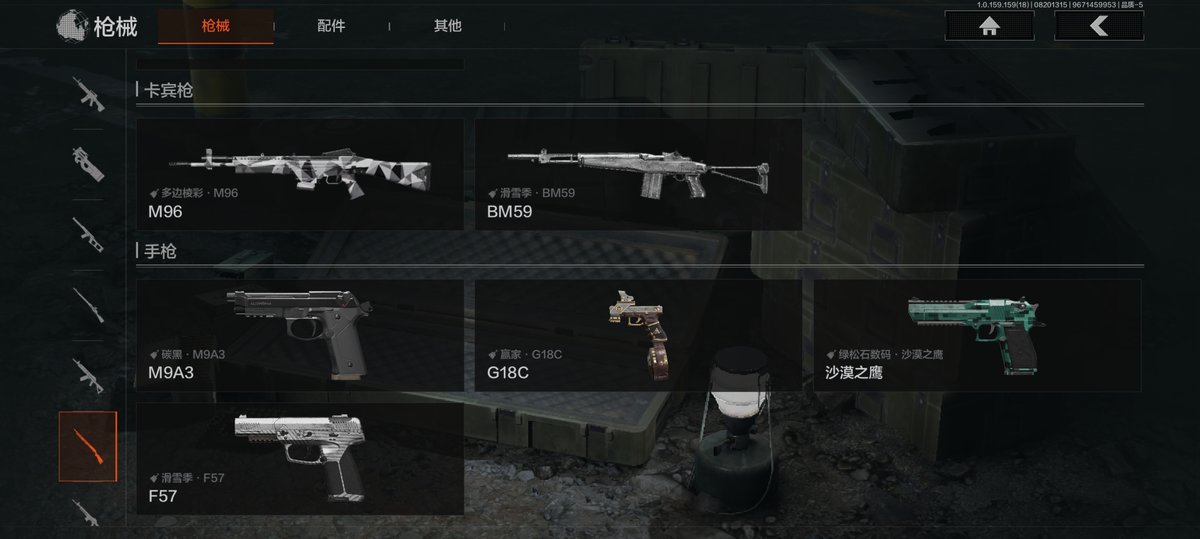Open the P90-shaped submachine gun category
Viewport: 1200px width, 539px height.
[88, 164]
